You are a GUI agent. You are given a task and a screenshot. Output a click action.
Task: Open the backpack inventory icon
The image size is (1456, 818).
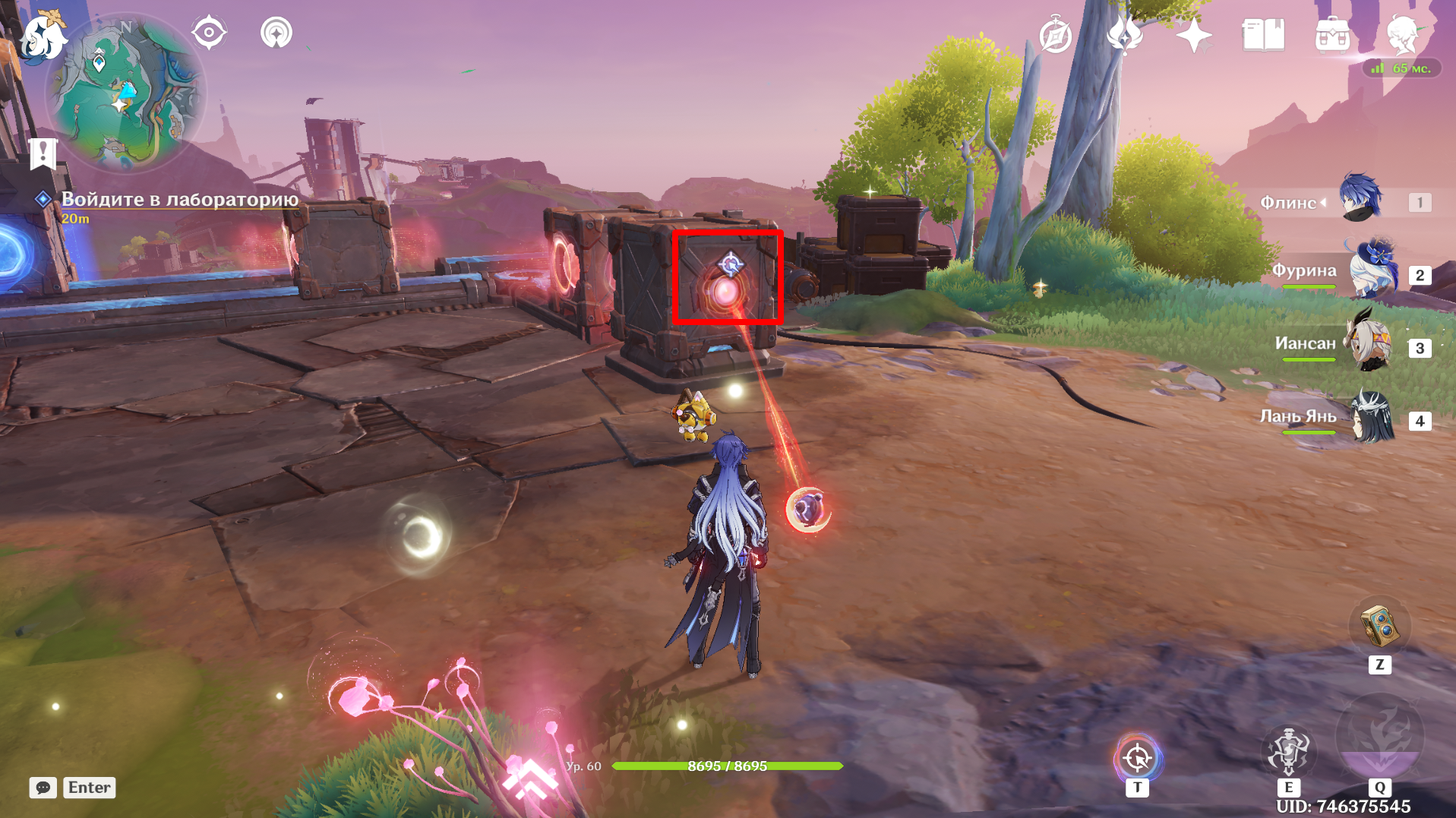(1332, 36)
